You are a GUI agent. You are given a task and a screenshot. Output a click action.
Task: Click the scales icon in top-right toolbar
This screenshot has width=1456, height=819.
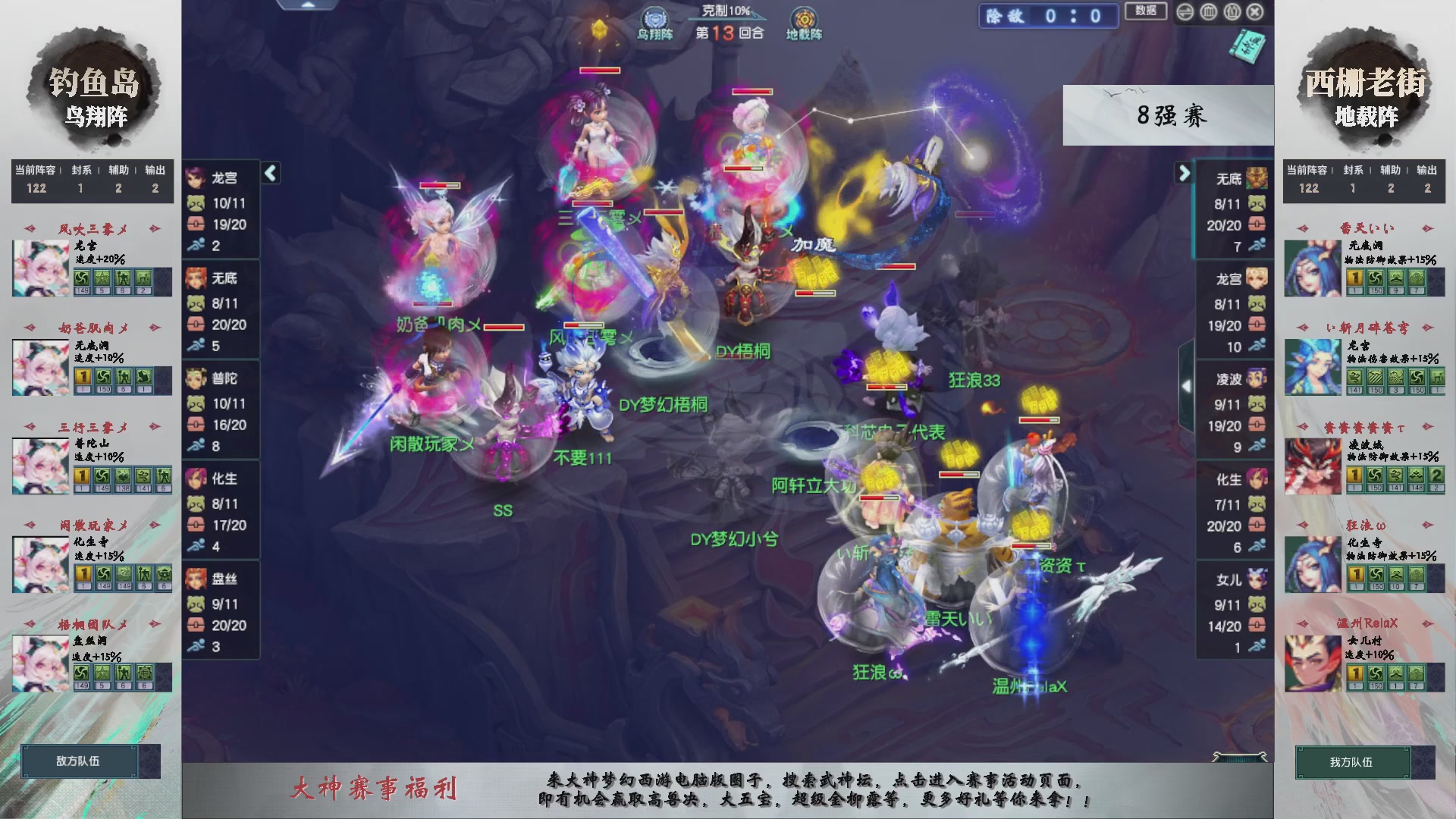click(1207, 11)
